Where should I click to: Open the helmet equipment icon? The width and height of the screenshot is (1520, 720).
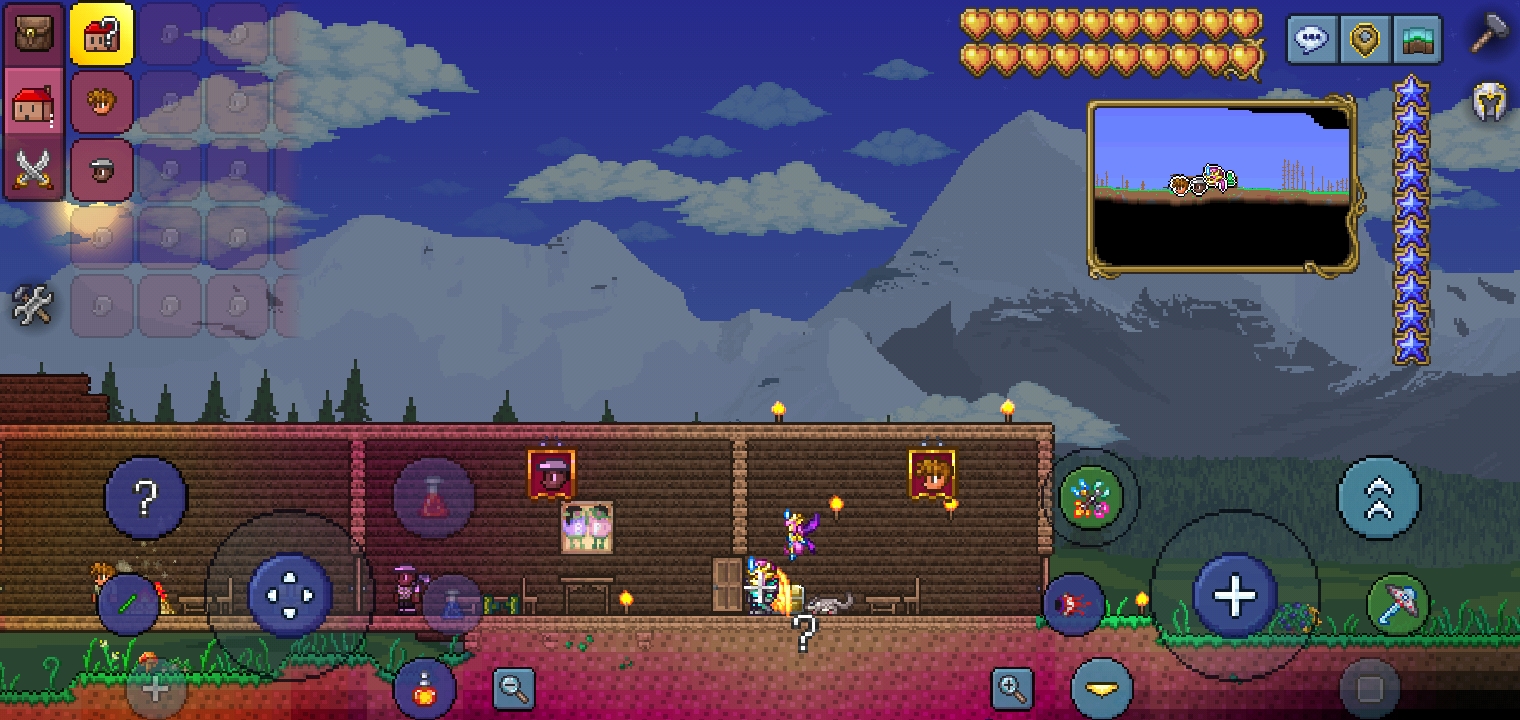tap(1490, 103)
